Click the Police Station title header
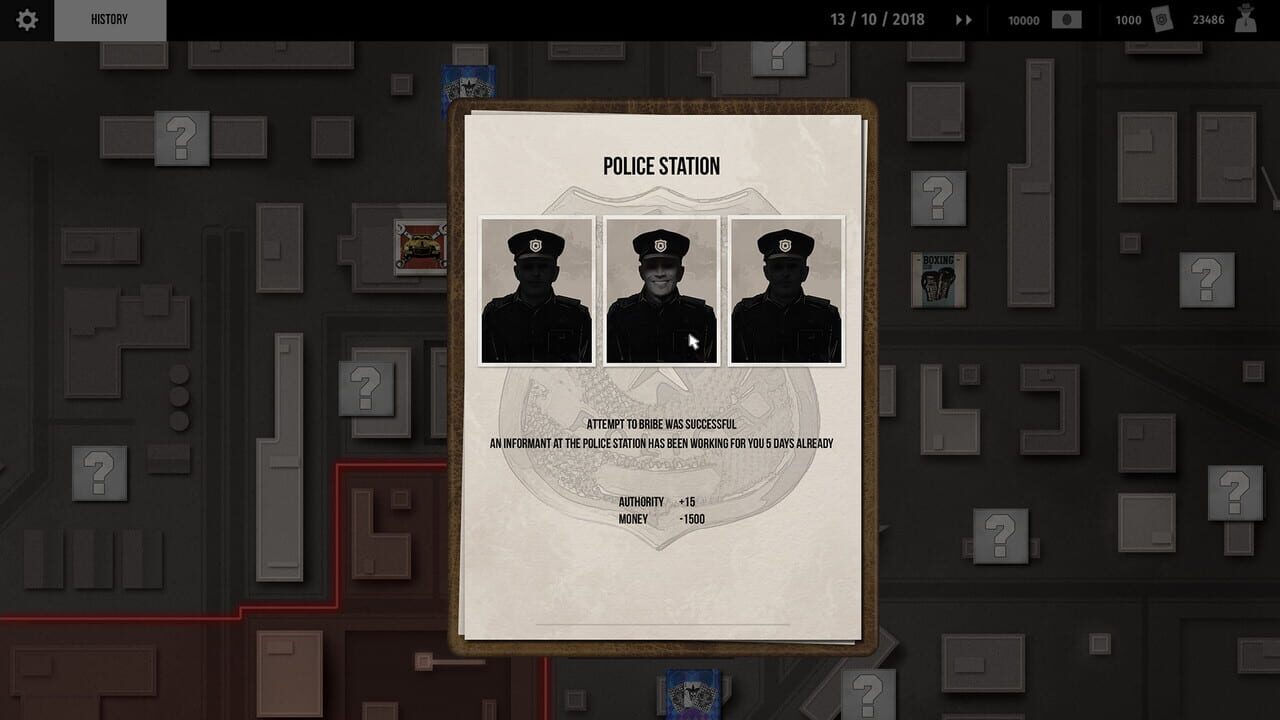 coord(661,165)
